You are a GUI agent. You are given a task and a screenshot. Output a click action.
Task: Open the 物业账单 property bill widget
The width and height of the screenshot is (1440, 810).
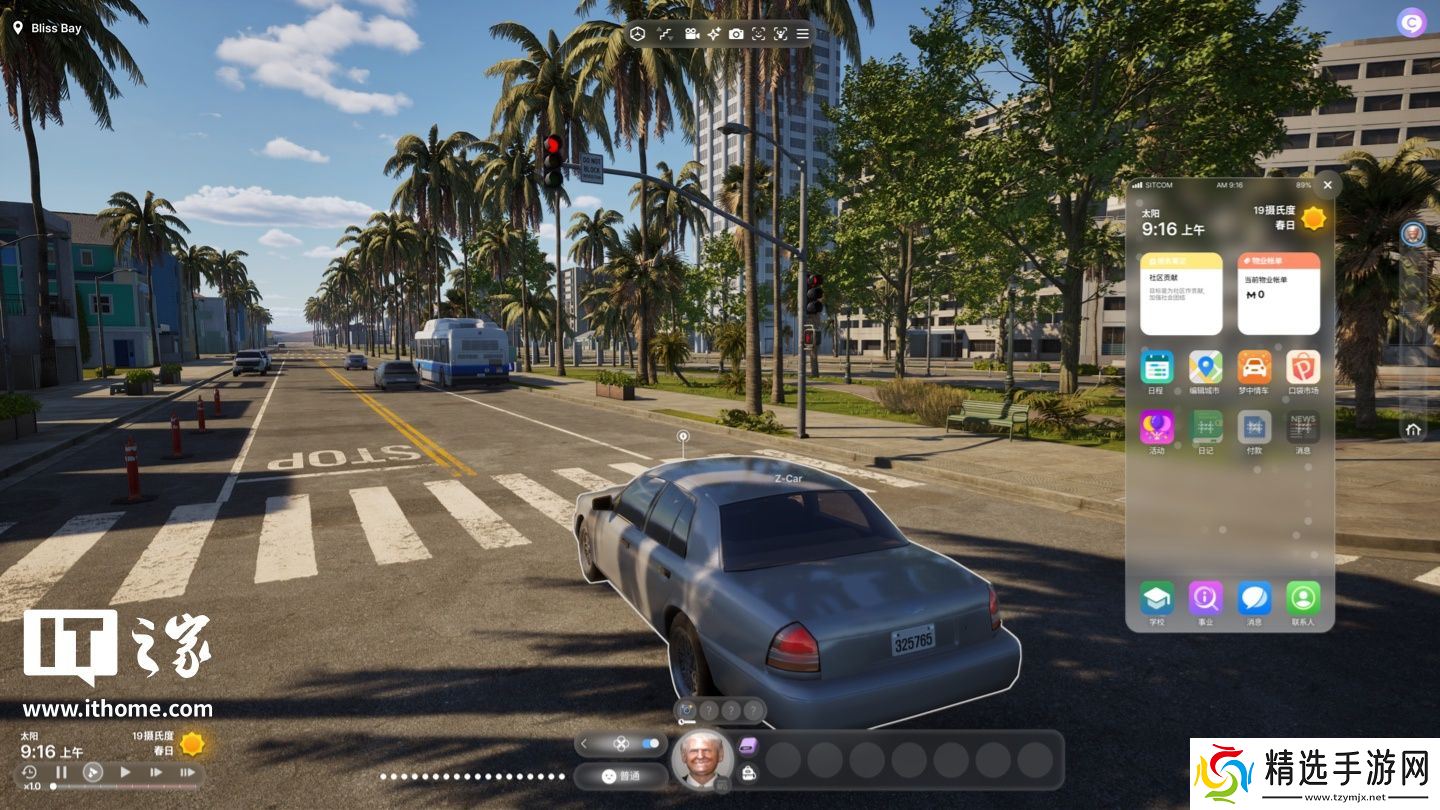(x=1278, y=293)
